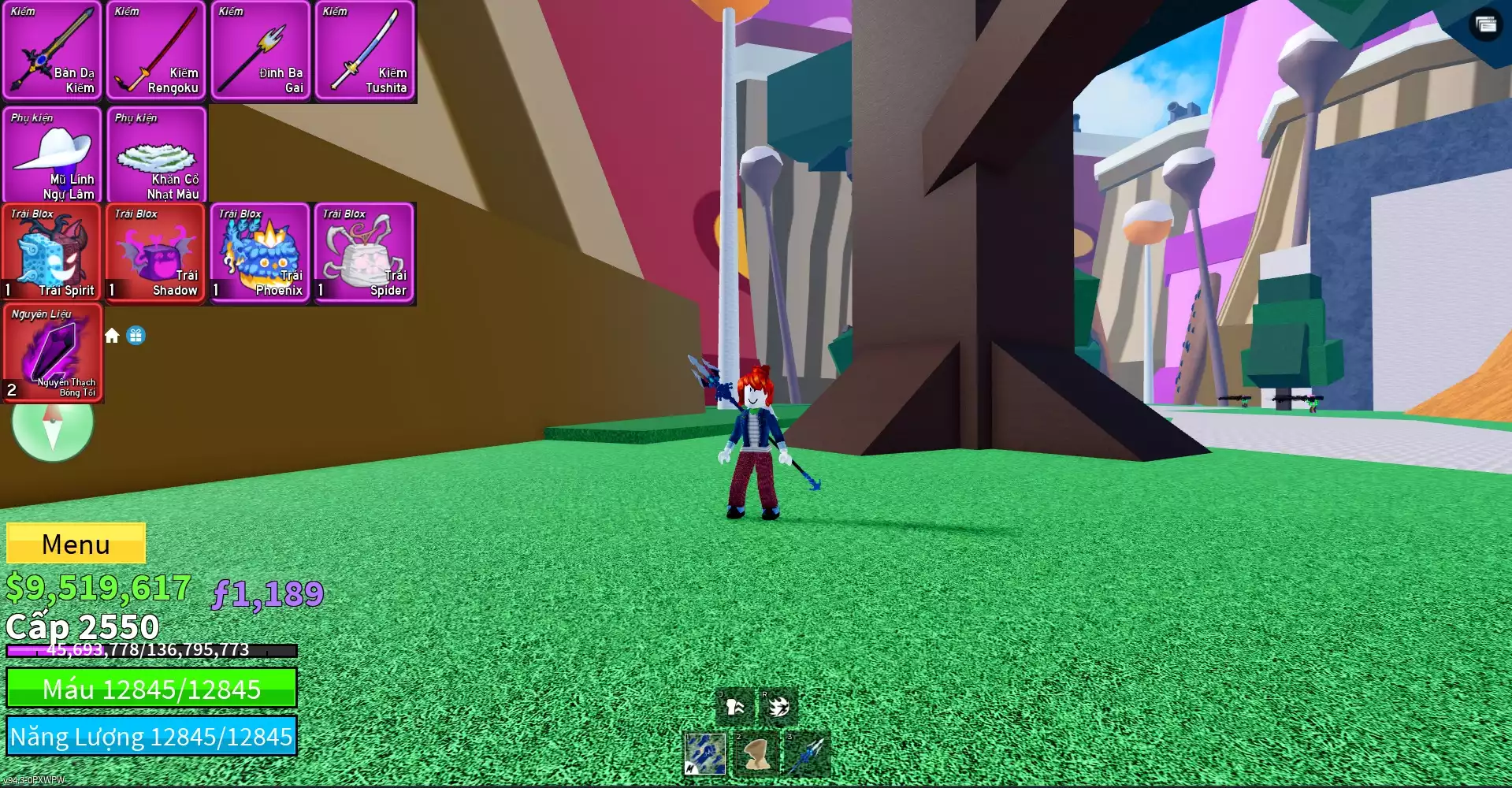Pick the Trái Spider fruit card
Viewport: 1512px width, 788px height.
pos(364,254)
